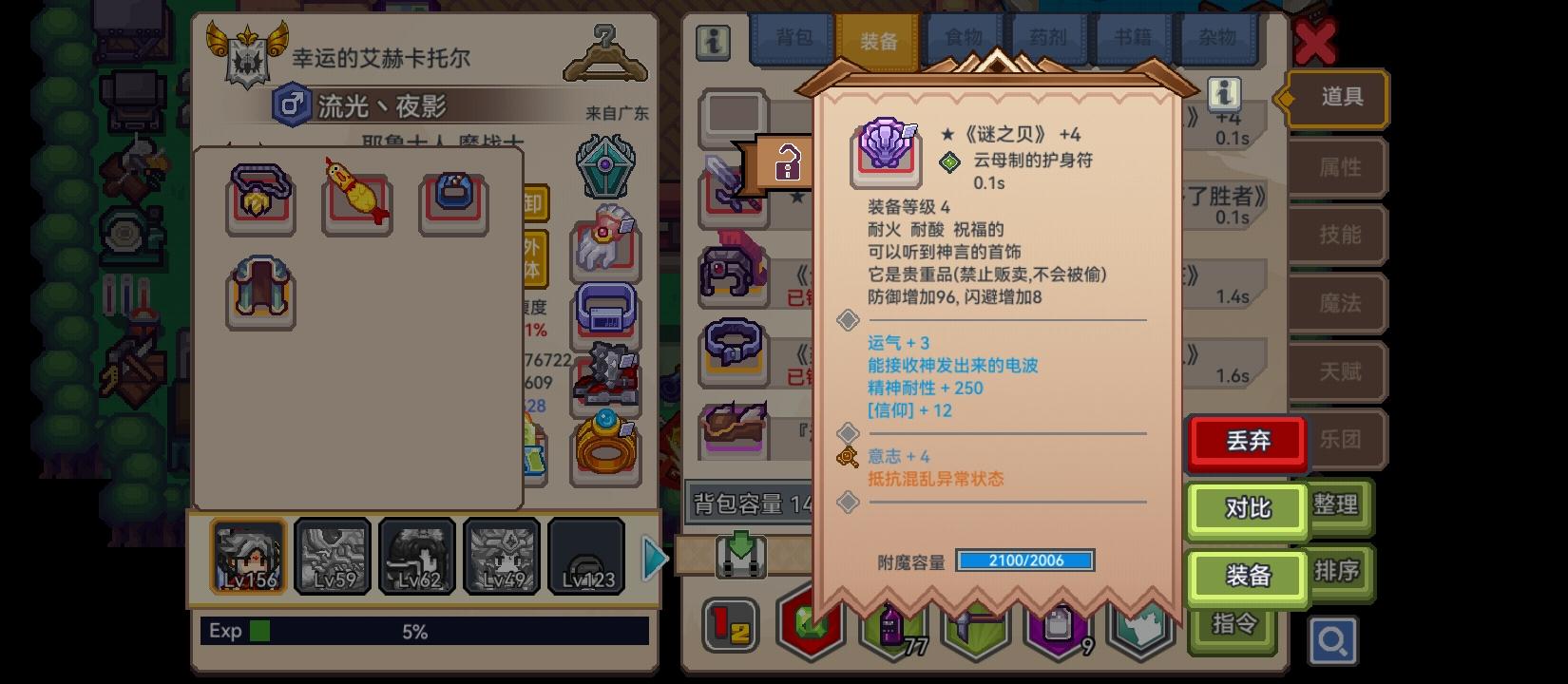Select the Lv123 character portrait
This screenshot has width=1568, height=684.
(x=586, y=557)
